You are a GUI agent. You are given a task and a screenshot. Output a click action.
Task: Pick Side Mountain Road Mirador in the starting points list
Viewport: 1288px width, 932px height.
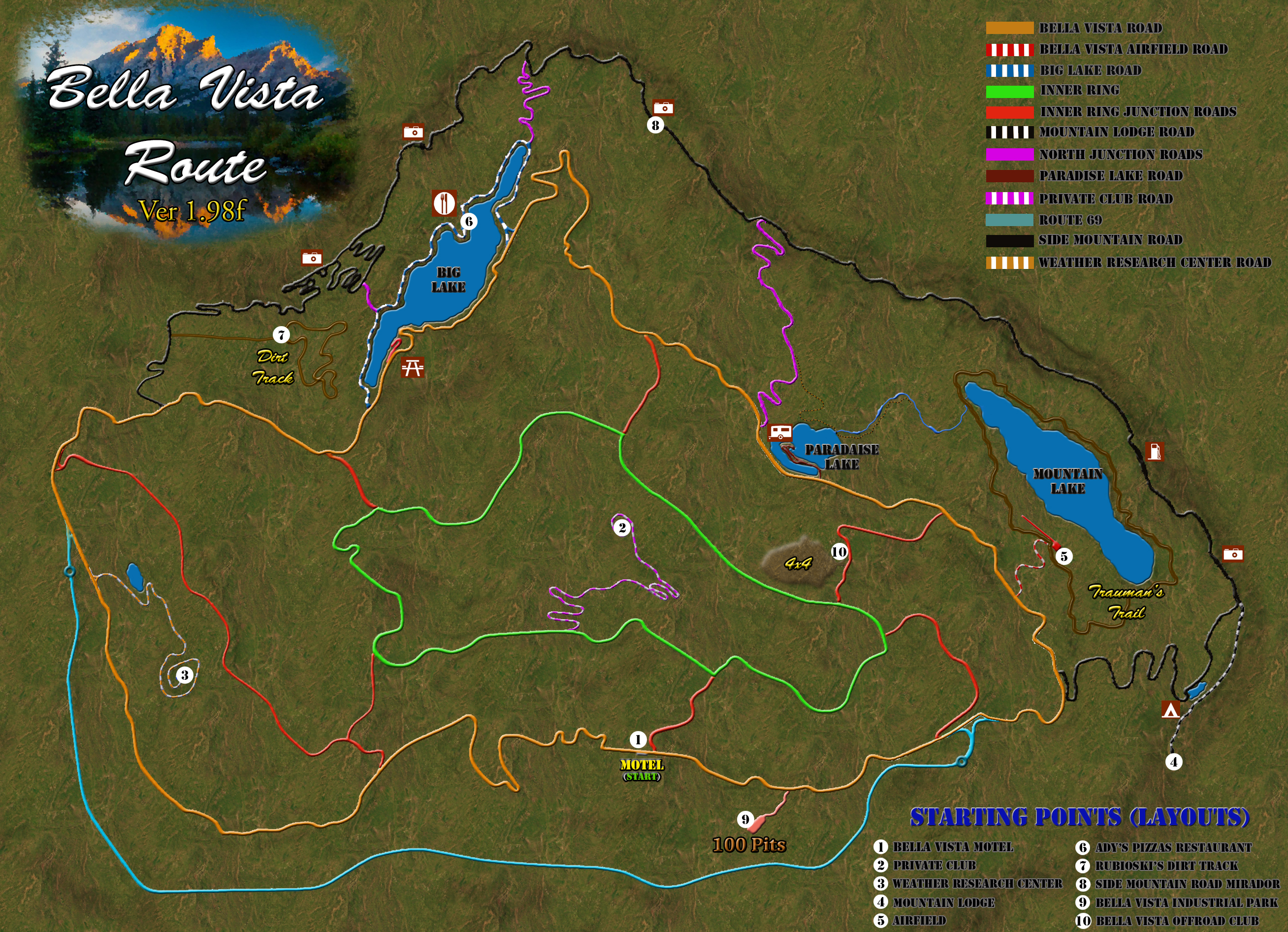coord(1187,884)
